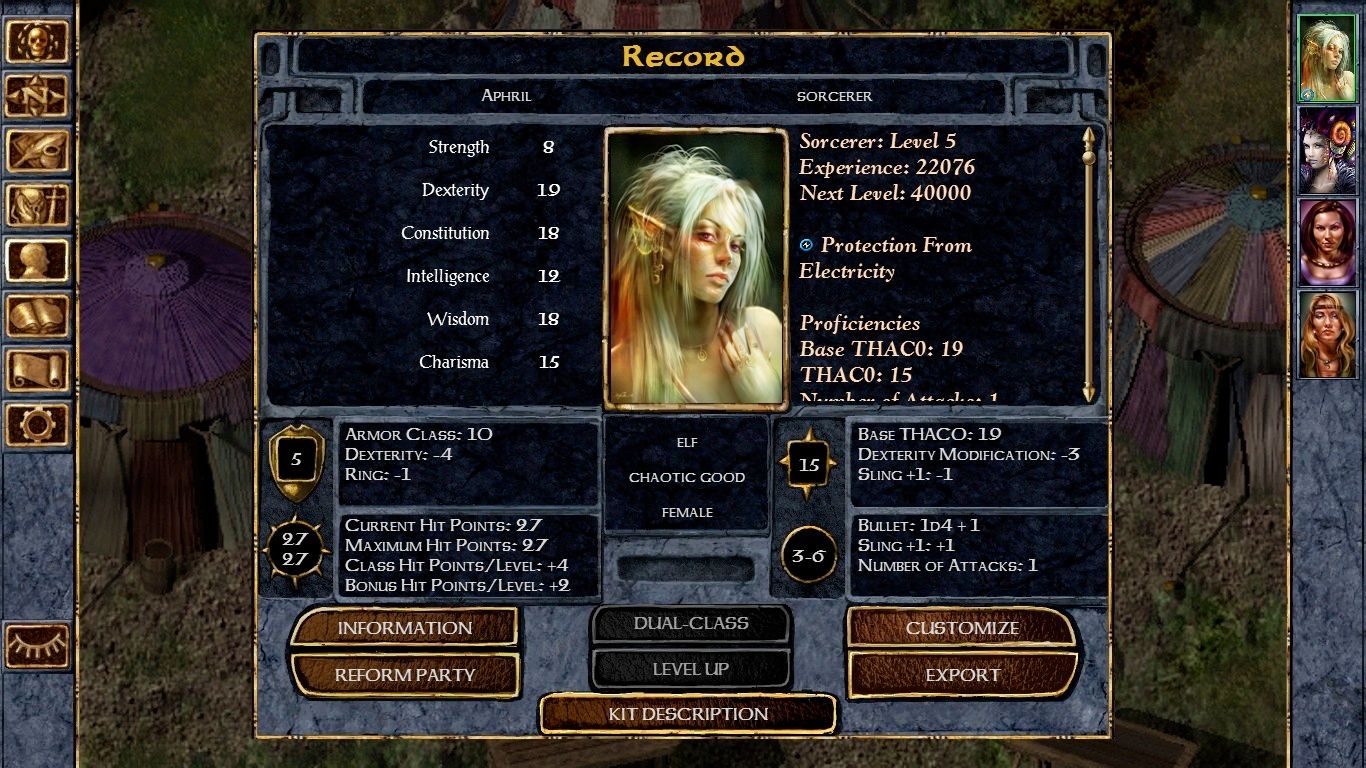Open the area map compass icon

[x=38, y=96]
